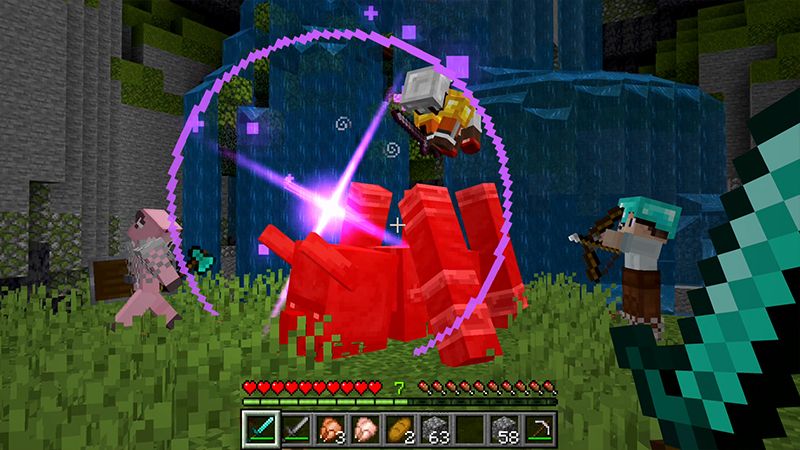
Task: Select the diamond sword hotbar slot
Action: tap(259, 428)
